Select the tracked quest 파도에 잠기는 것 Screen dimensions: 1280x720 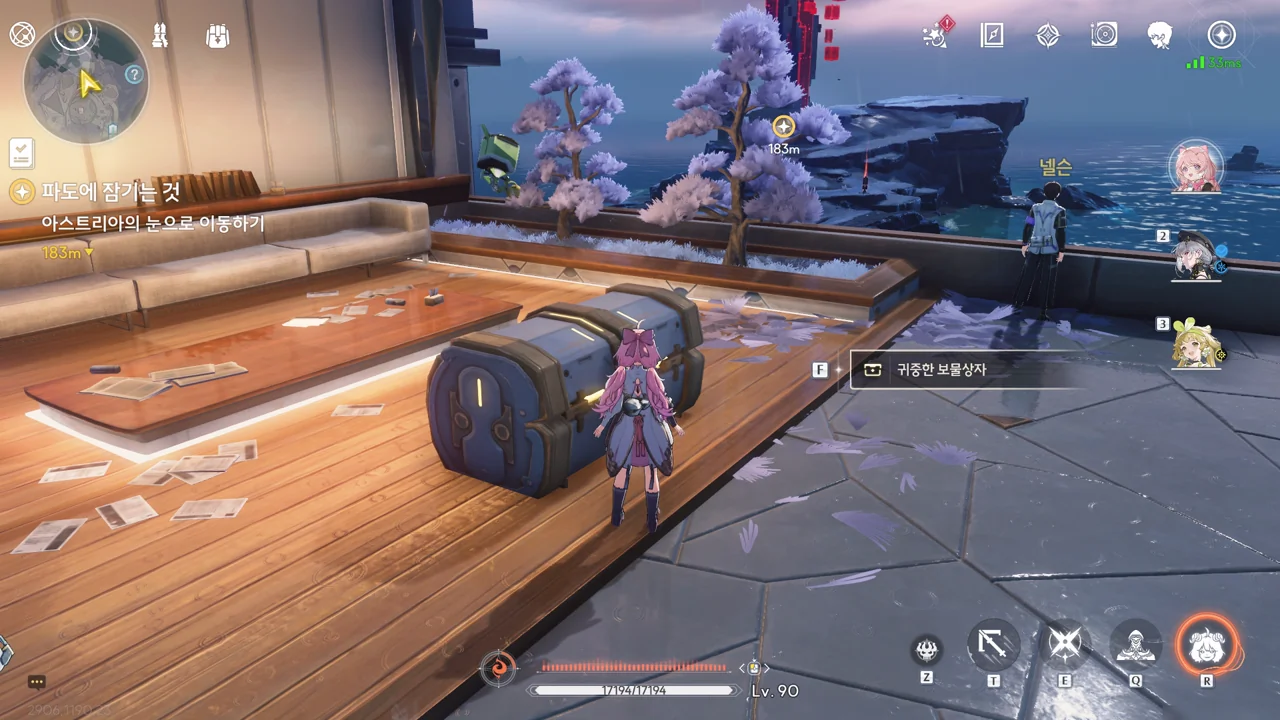point(110,191)
